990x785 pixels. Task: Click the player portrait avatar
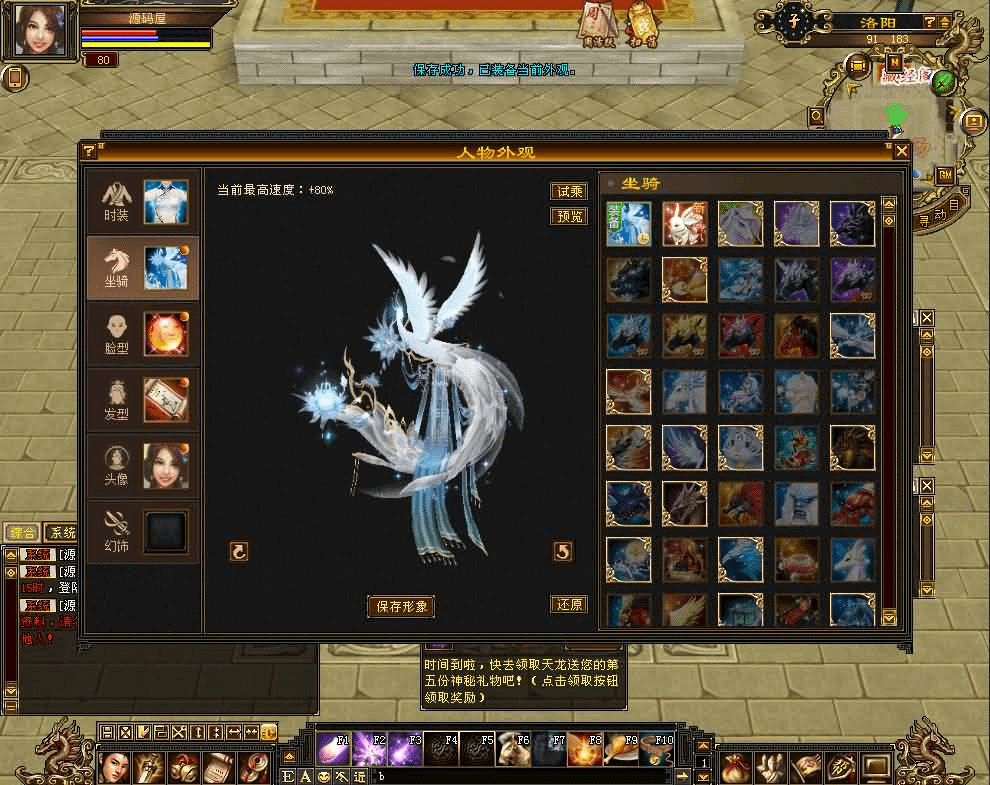coord(39,30)
